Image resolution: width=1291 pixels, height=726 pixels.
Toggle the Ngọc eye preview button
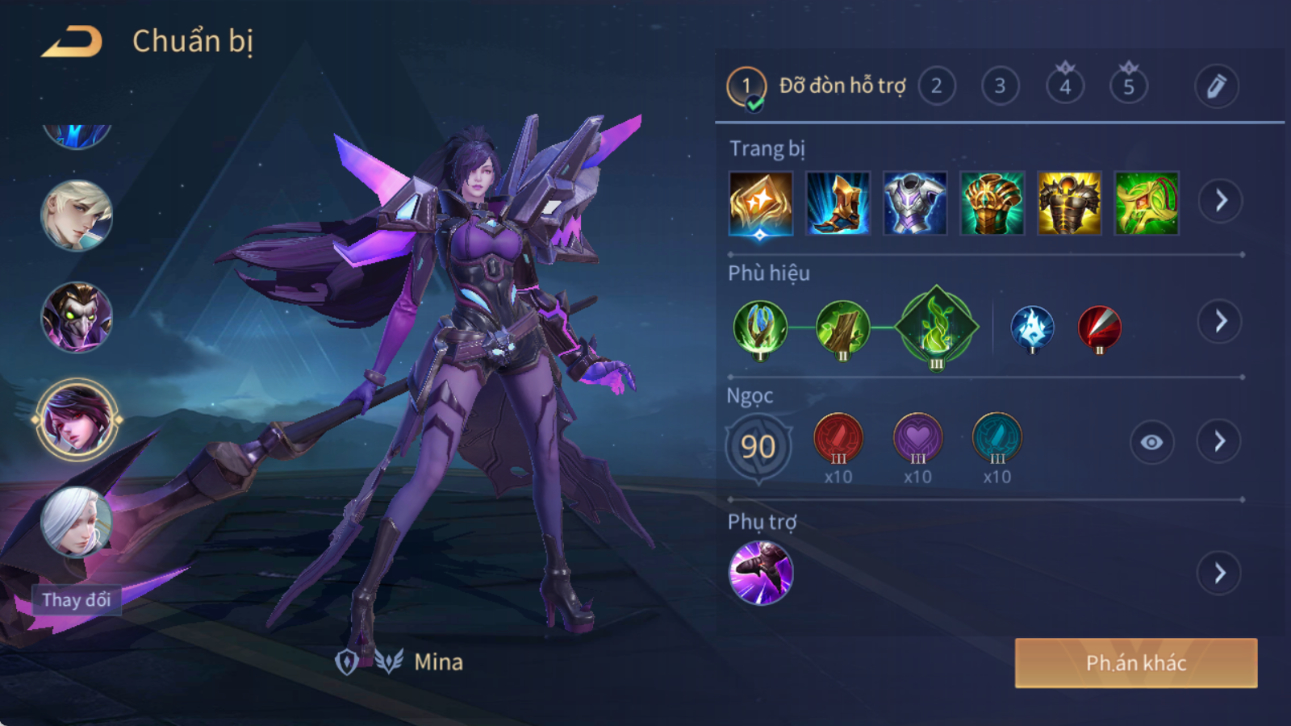[x=1152, y=442]
